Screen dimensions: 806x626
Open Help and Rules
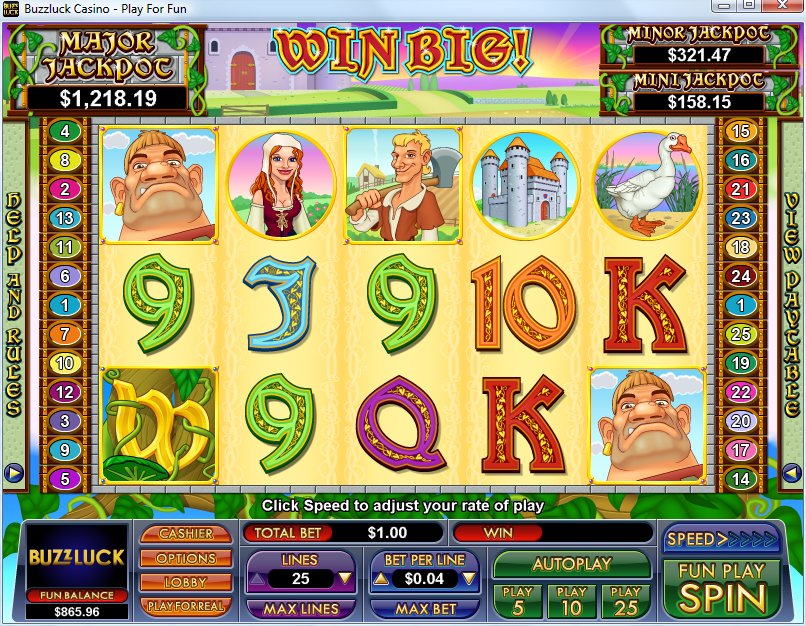pos(14,300)
